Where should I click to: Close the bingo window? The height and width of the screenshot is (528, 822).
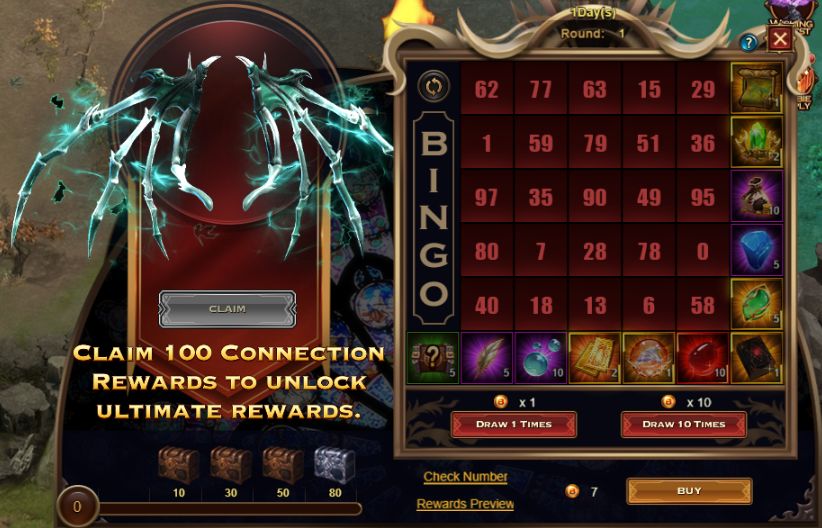780,40
